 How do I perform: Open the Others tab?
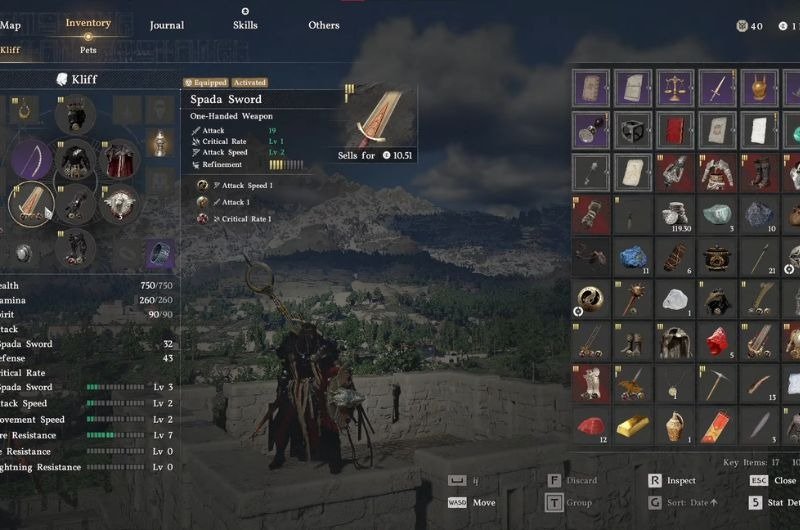(x=324, y=26)
